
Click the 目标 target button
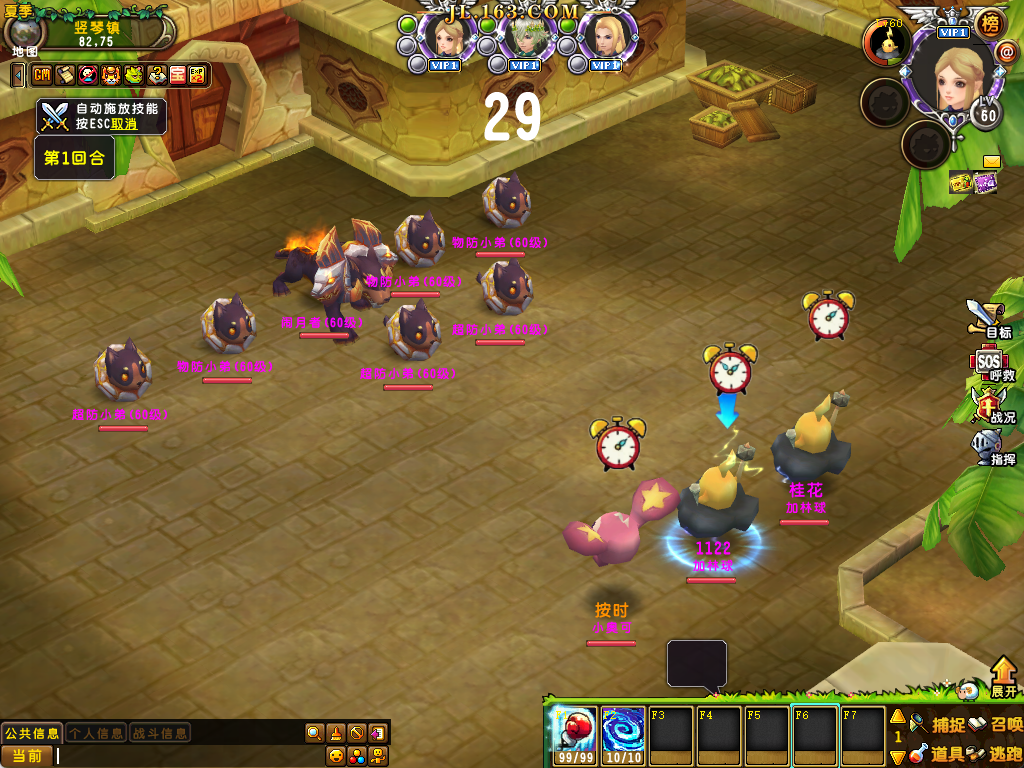click(988, 318)
